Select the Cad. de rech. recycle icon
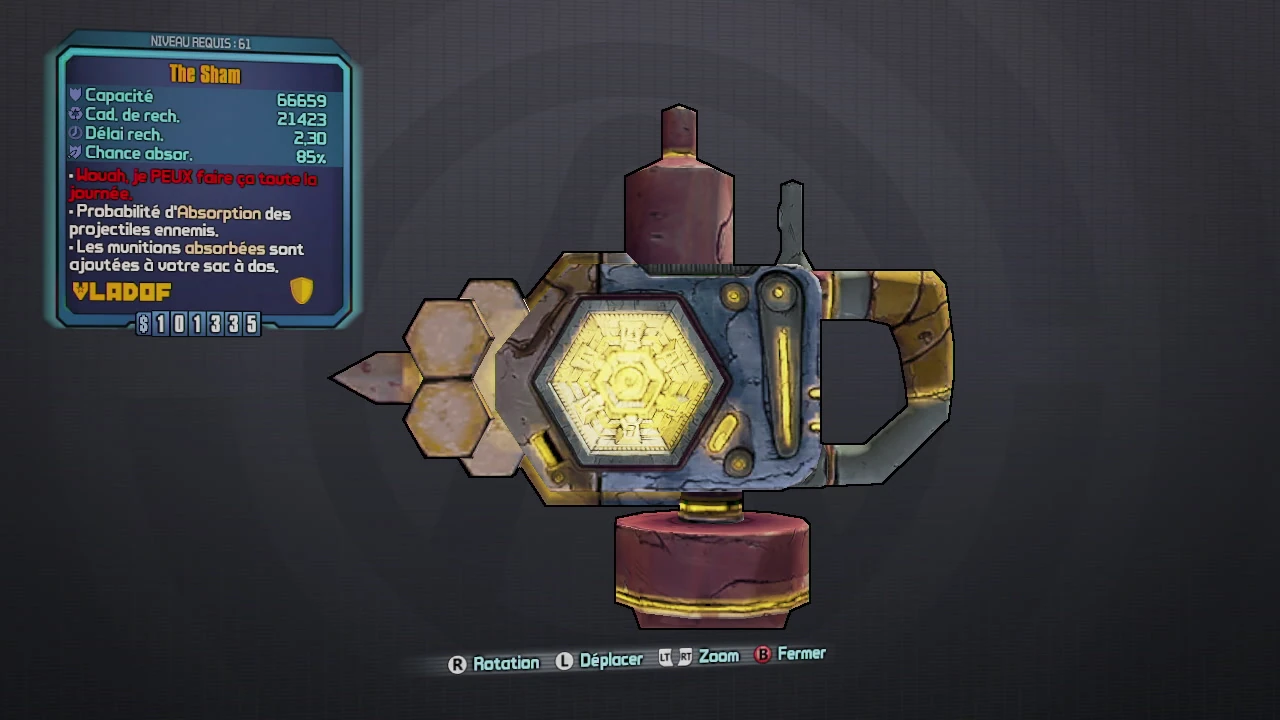This screenshot has width=1280, height=720. point(75,114)
